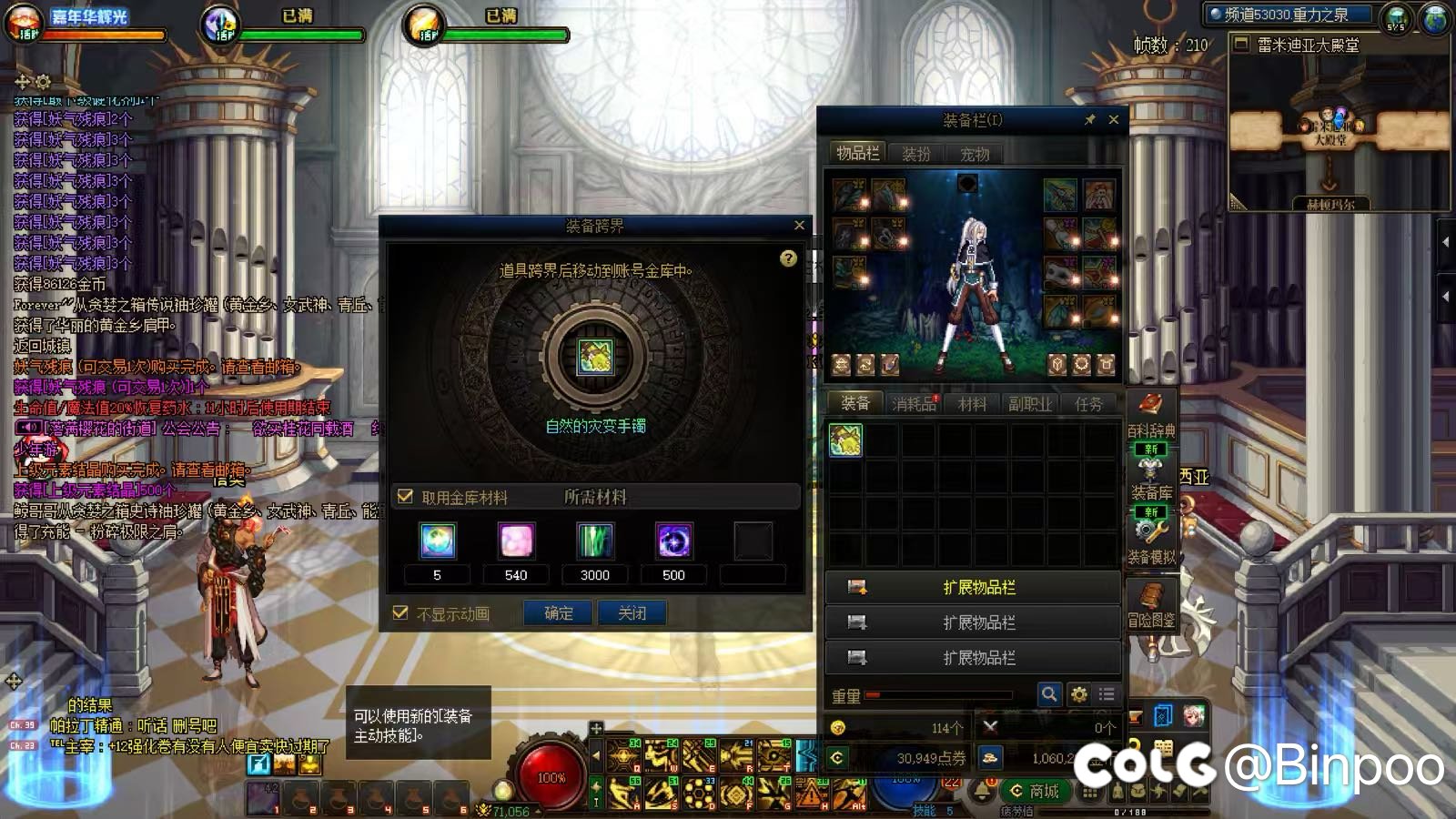Open the 商城 shop button
The width and height of the screenshot is (1456, 819).
coord(1035,791)
